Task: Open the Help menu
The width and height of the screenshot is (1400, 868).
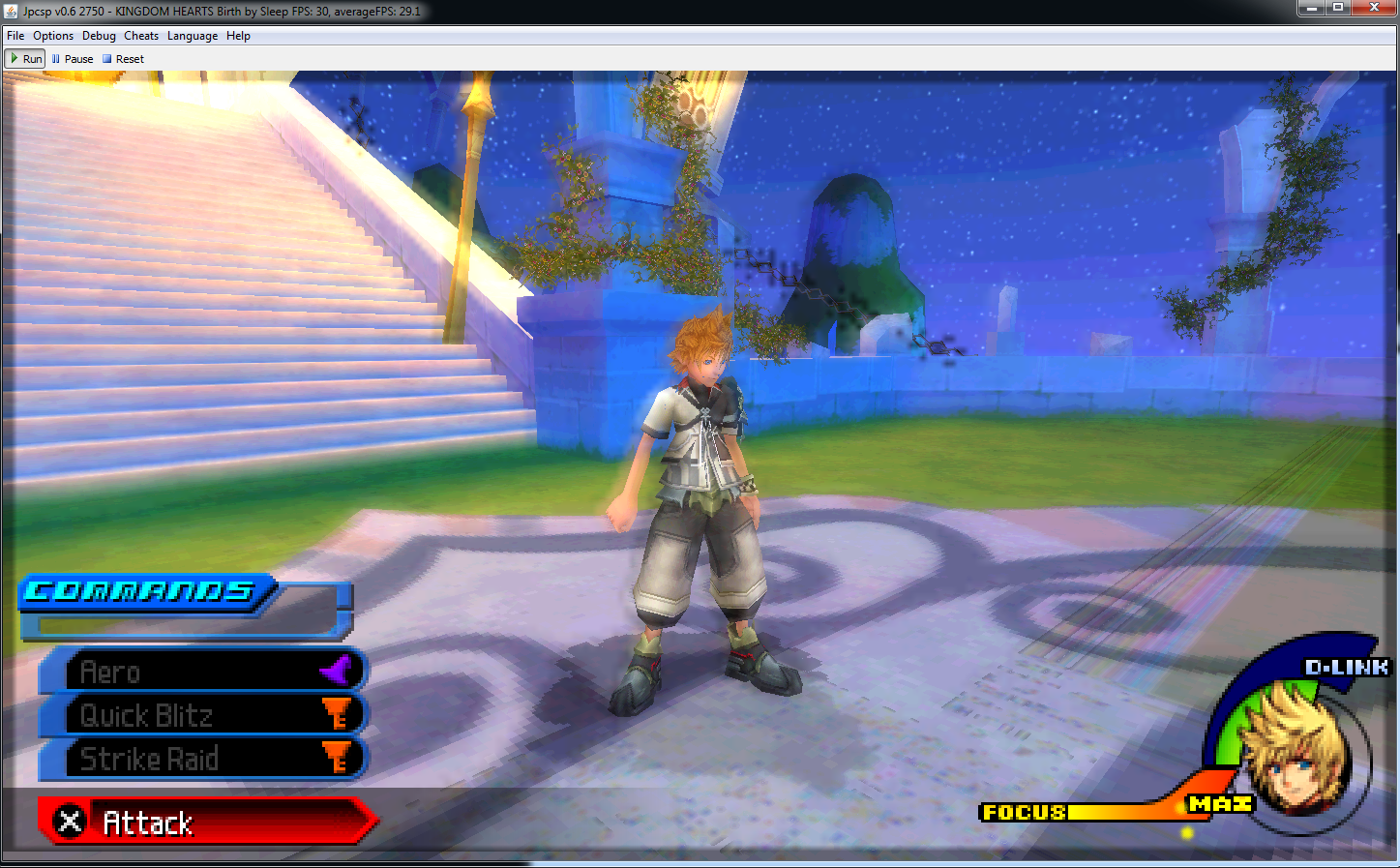Action: click(238, 36)
